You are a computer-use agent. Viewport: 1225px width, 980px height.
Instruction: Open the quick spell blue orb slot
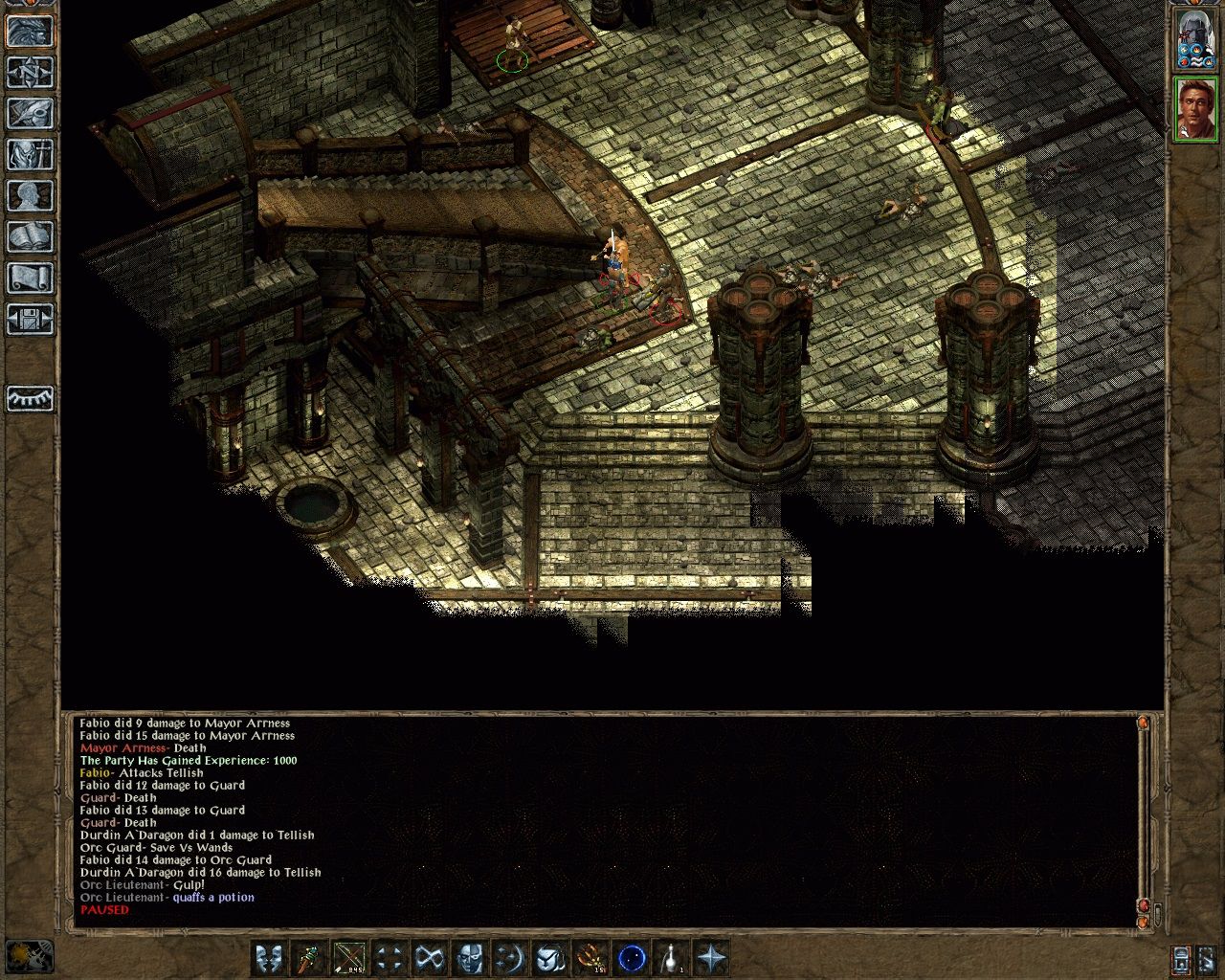coord(634,955)
